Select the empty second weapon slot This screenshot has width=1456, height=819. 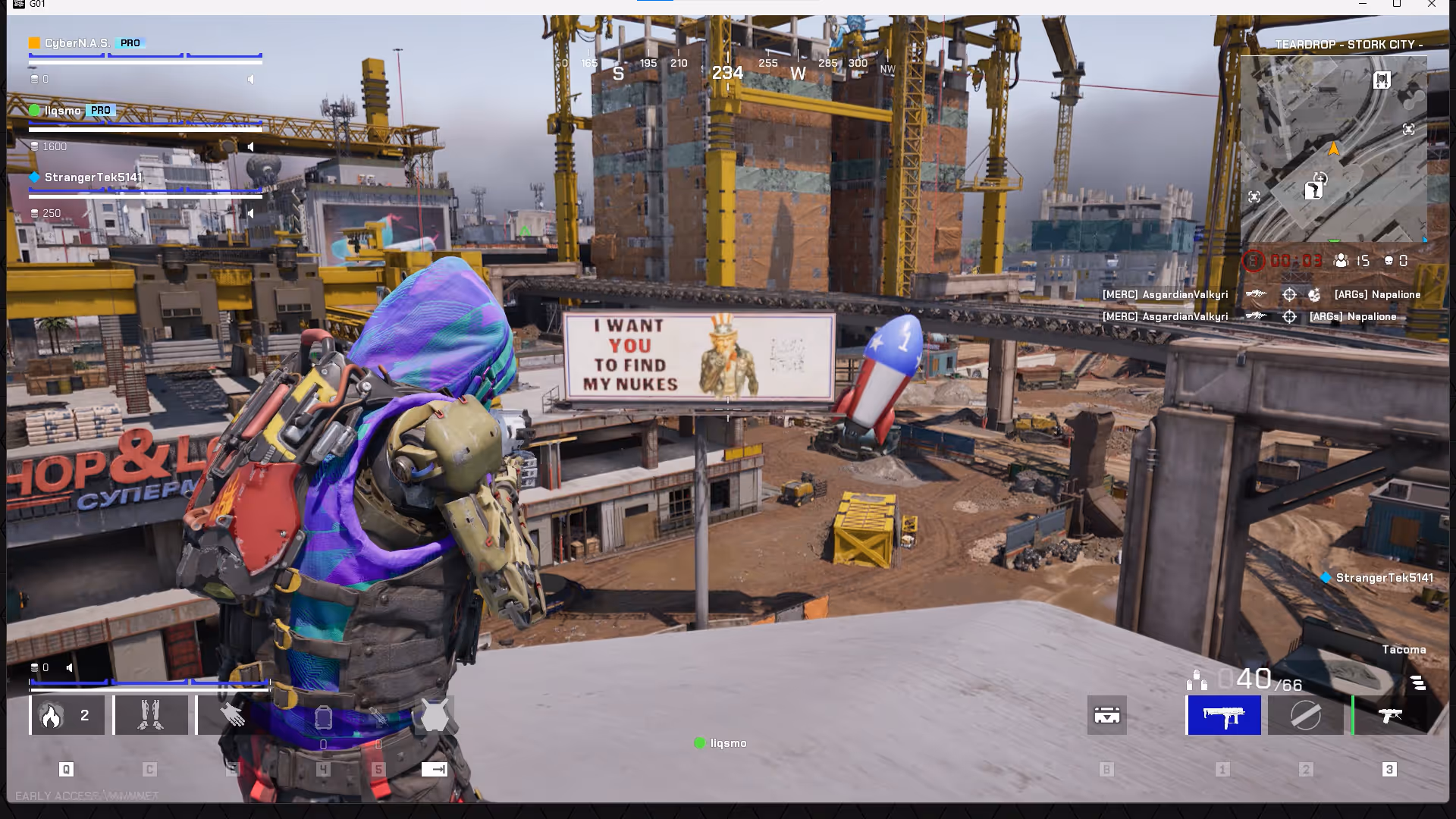(1305, 715)
